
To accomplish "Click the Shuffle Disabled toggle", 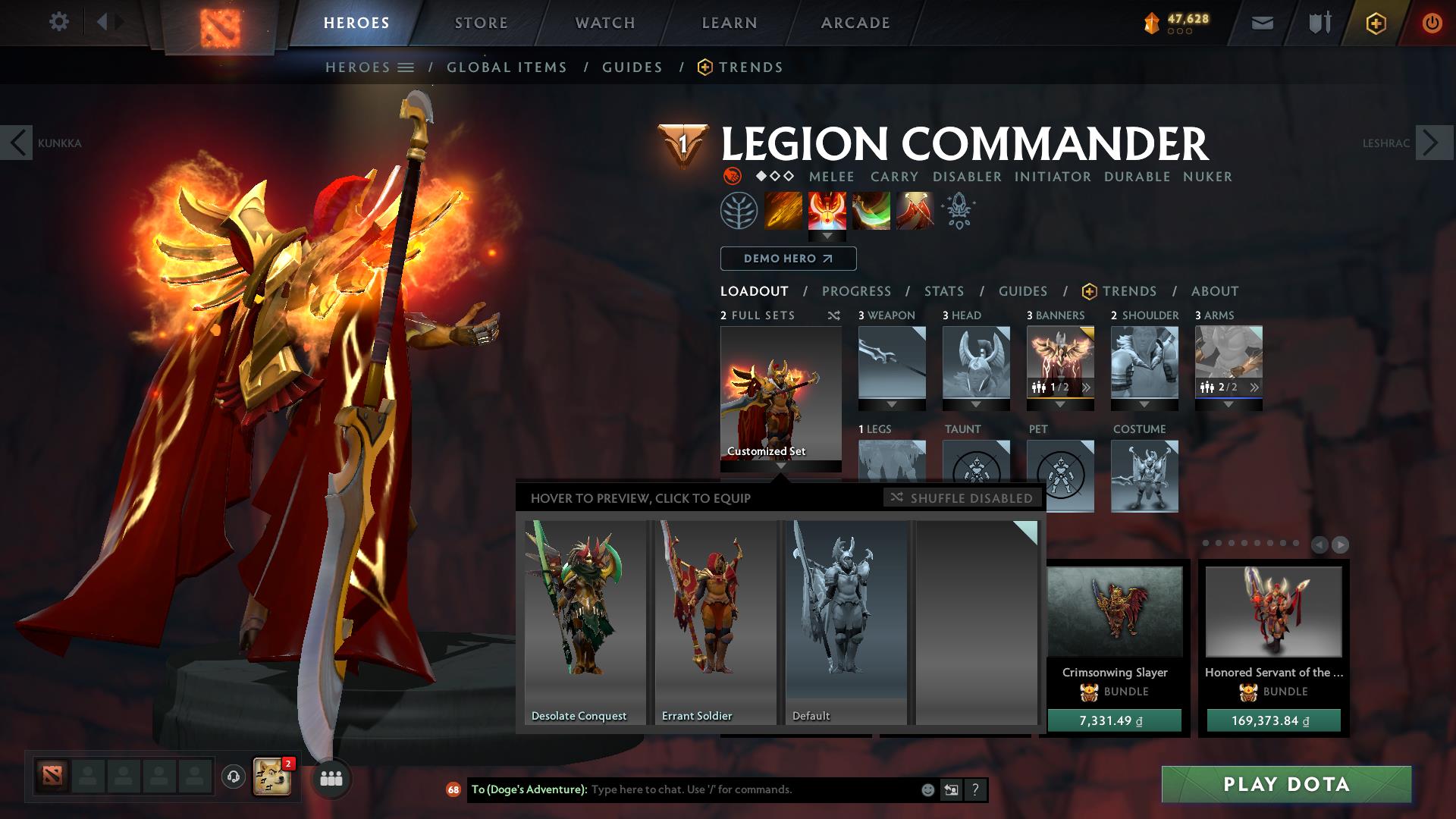I will click(962, 498).
